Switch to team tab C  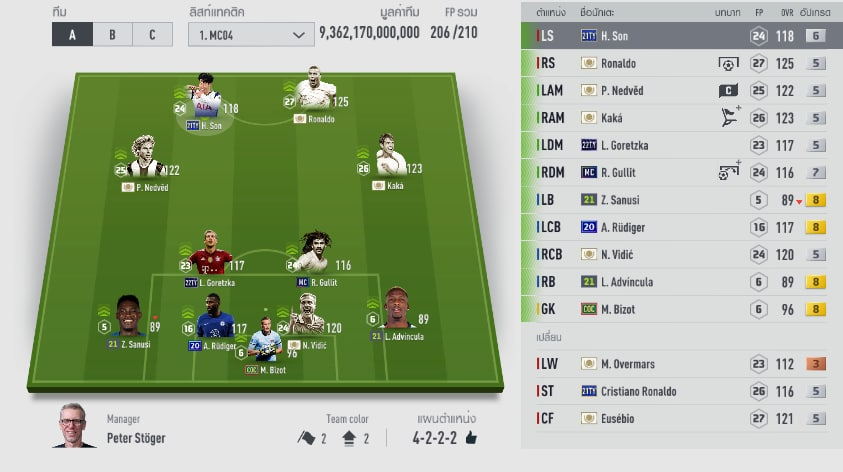tap(151, 34)
